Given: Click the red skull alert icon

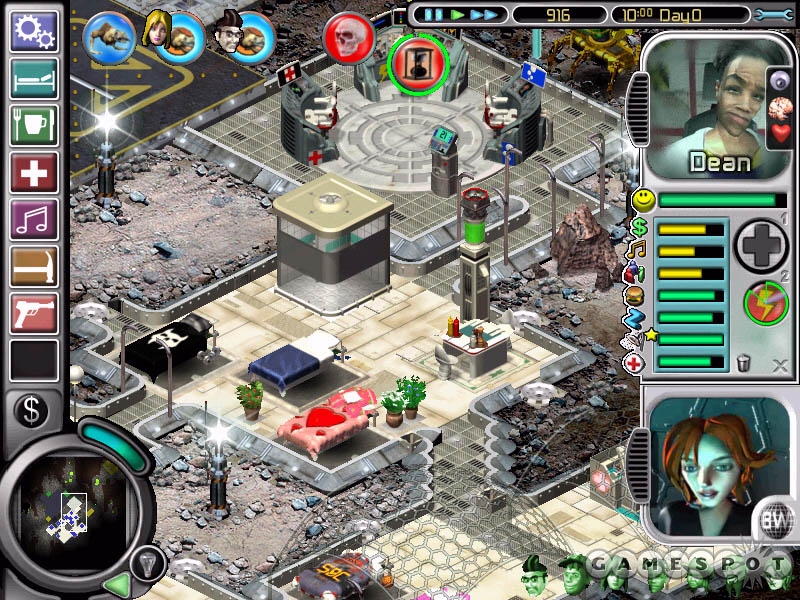Looking at the screenshot, I should point(349,38).
